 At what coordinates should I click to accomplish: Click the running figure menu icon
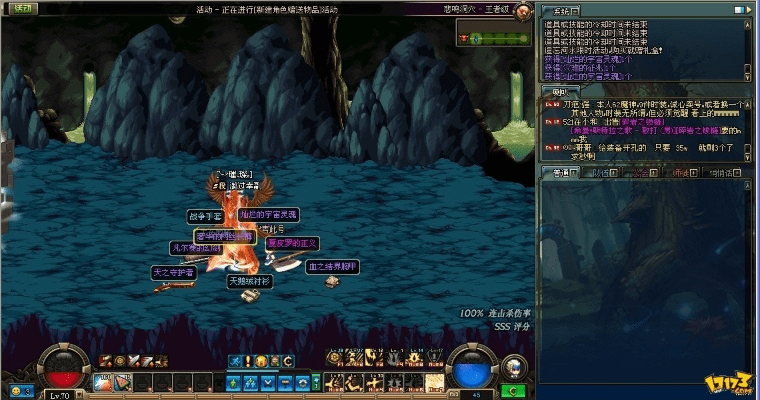coord(235,361)
